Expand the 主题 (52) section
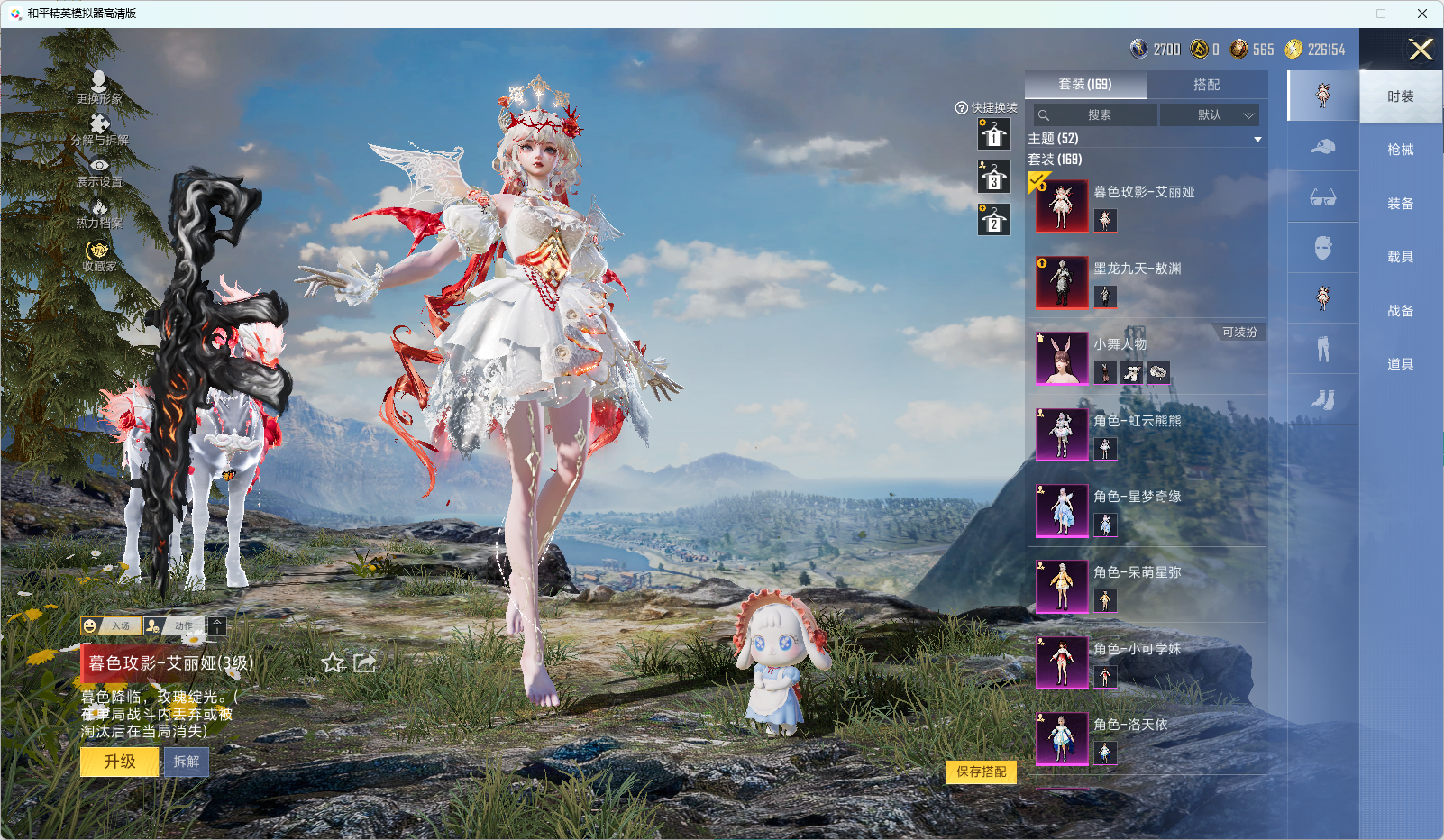Screen dimensions: 1444x840 click(1257, 139)
